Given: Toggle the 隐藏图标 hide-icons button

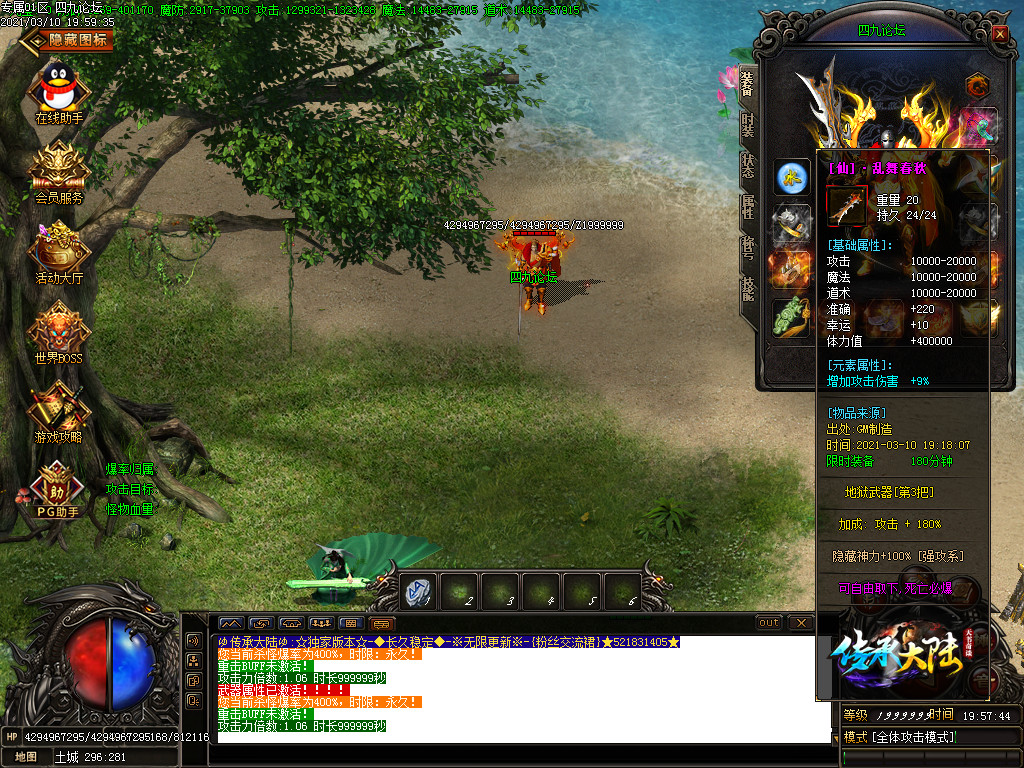Looking at the screenshot, I should 68,40.
